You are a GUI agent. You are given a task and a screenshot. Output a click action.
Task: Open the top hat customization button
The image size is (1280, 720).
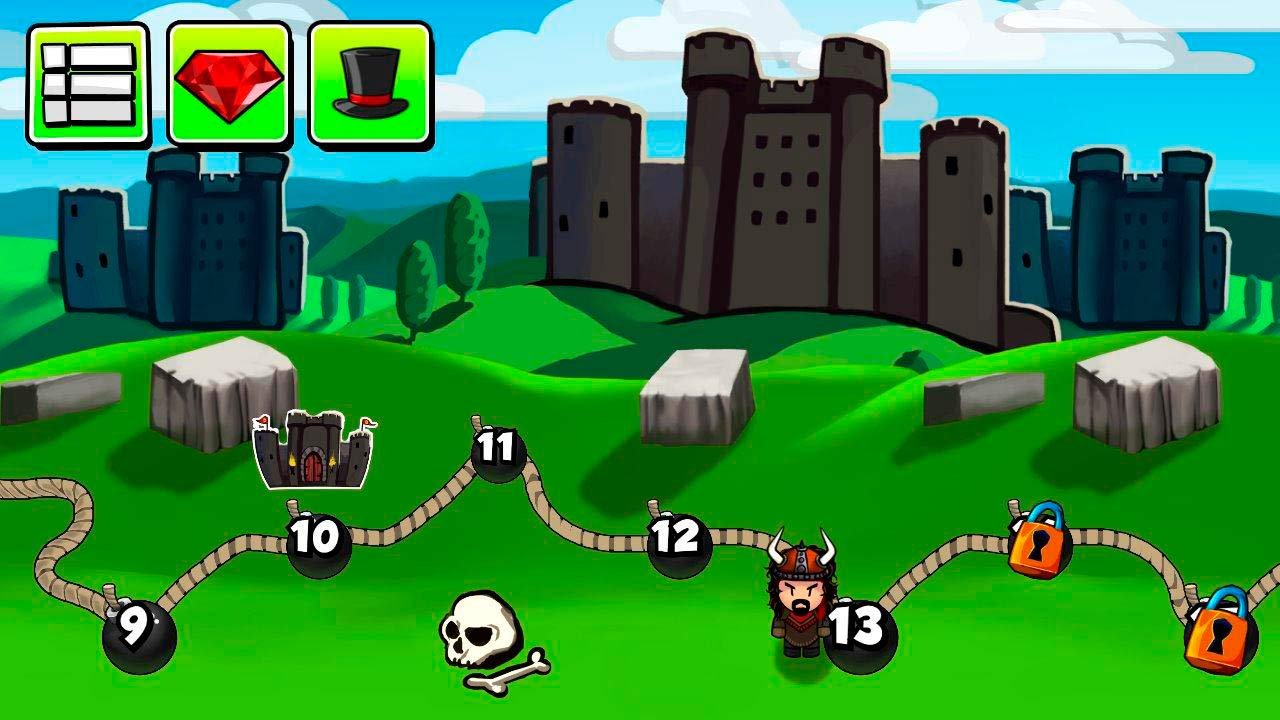370,85
